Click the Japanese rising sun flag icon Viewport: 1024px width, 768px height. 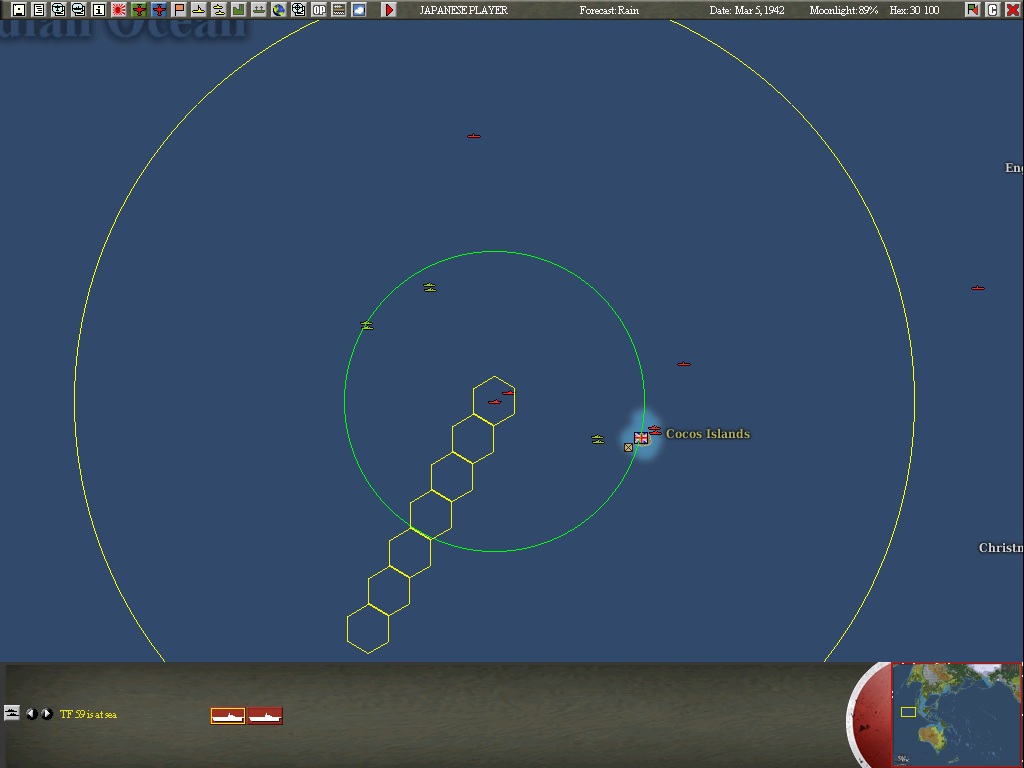[x=119, y=10]
